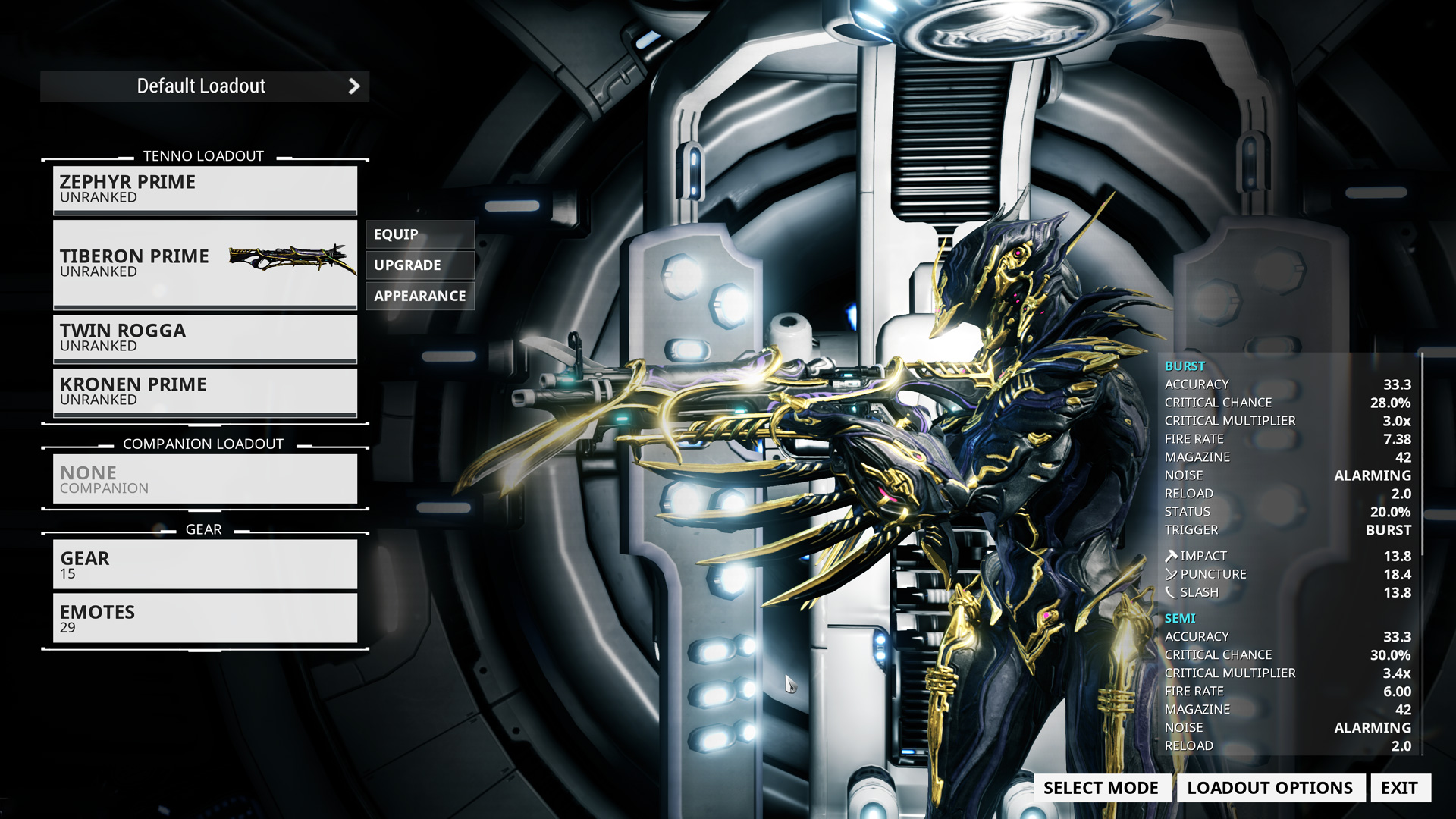The height and width of the screenshot is (819, 1456).
Task: Open the APPEARANCE customization option
Action: [419, 296]
